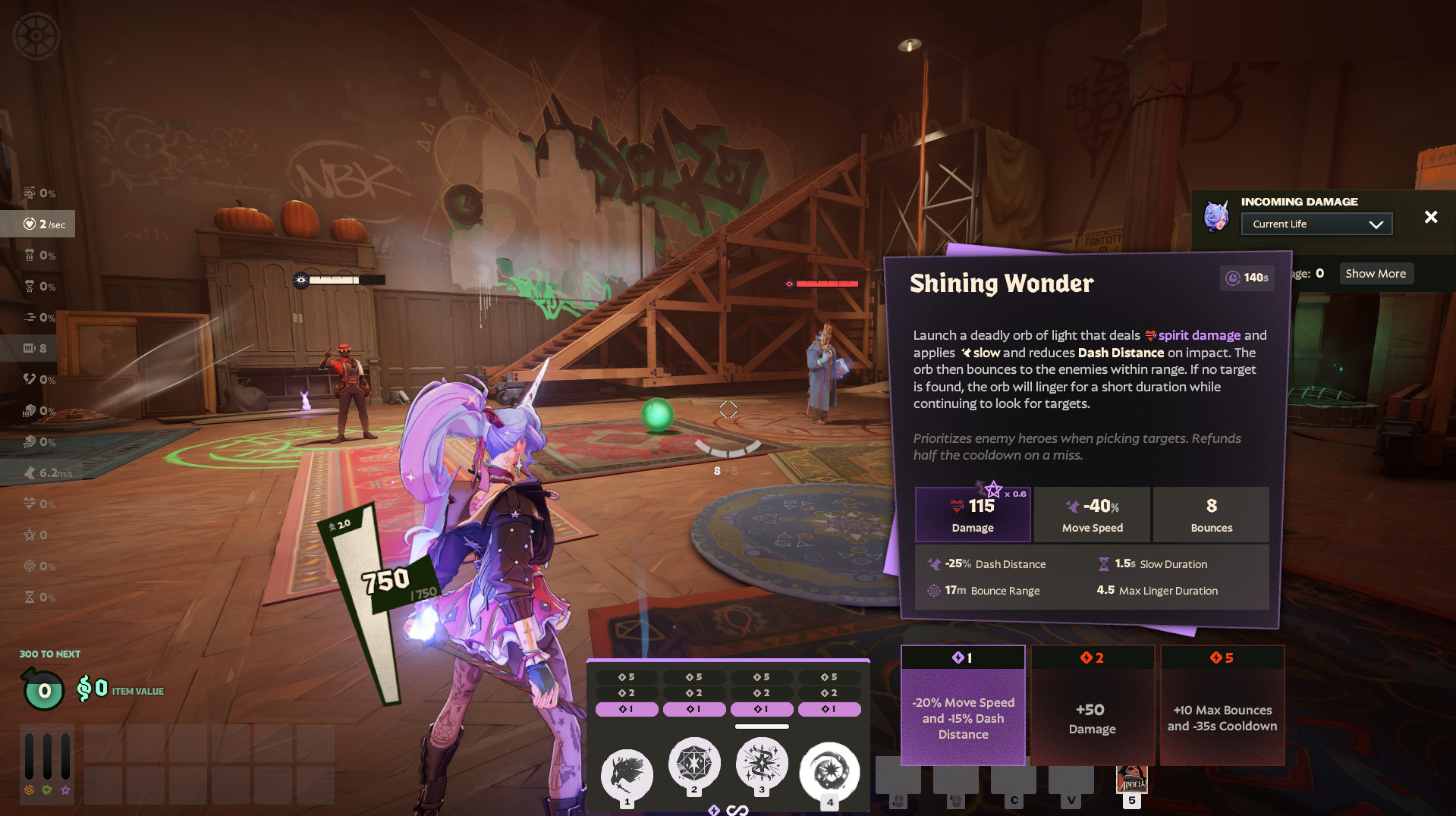Image resolution: width=1456 pixels, height=816 pixels.
Task: Click the movement speed 6.2m/s stat icon
Action: (30, 472)
